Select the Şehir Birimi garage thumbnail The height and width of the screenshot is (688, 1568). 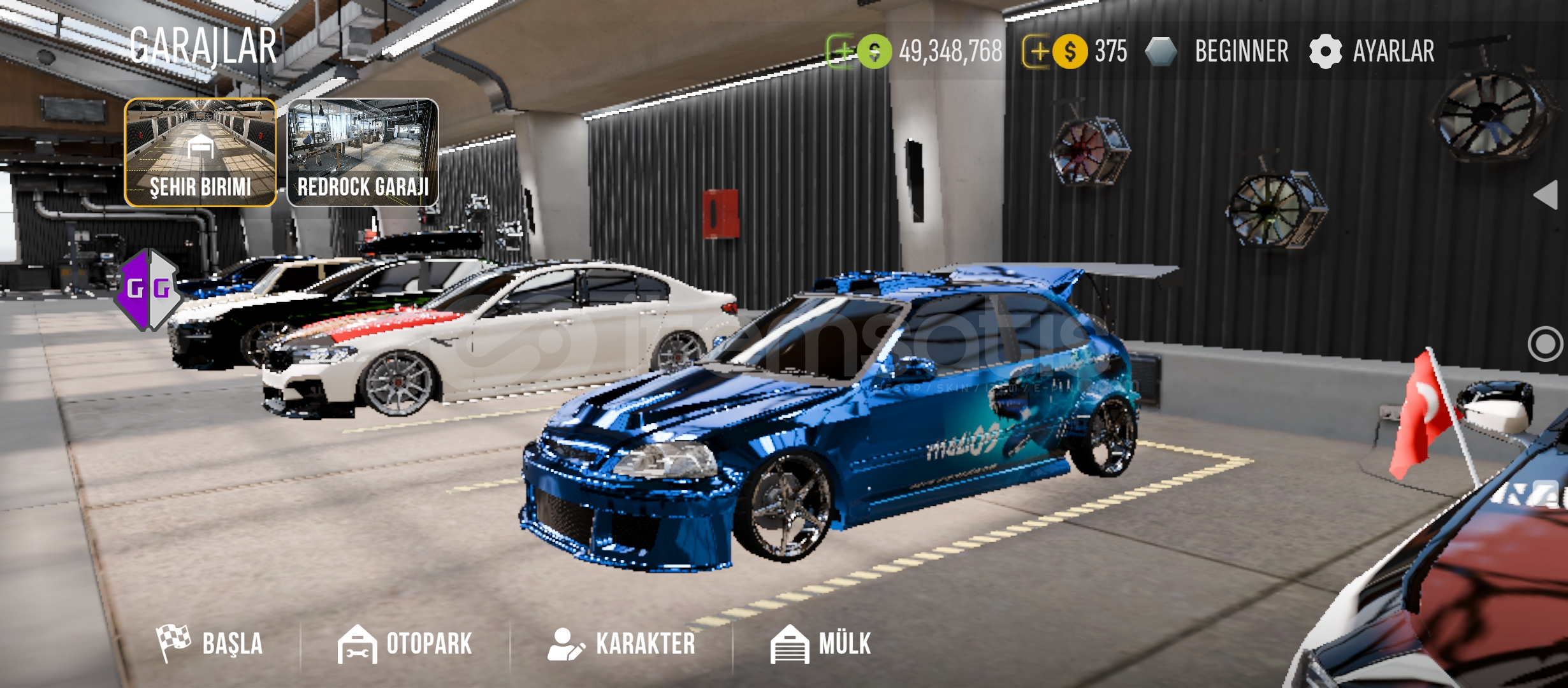(x=200, y=153)
